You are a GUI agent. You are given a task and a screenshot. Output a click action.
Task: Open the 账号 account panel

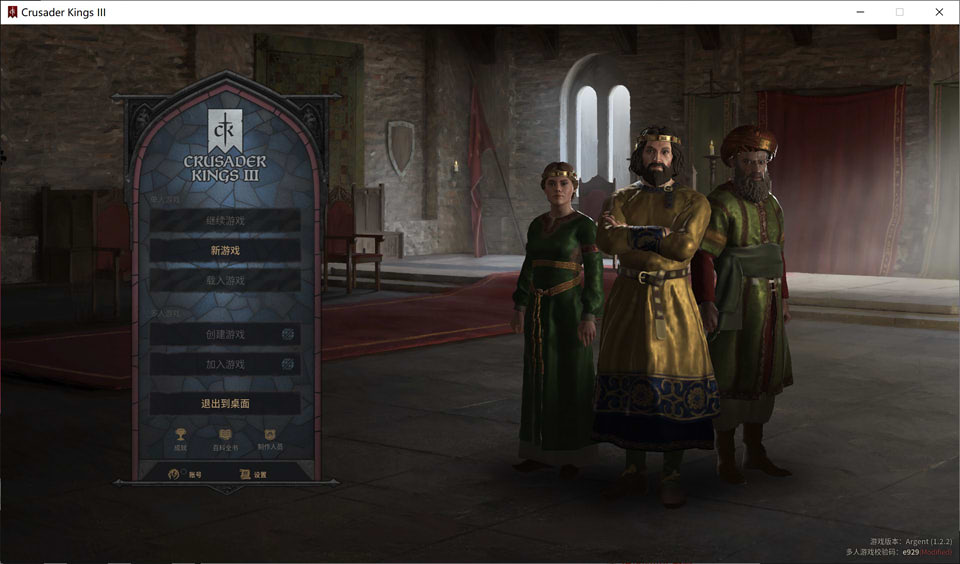(186, 474)
